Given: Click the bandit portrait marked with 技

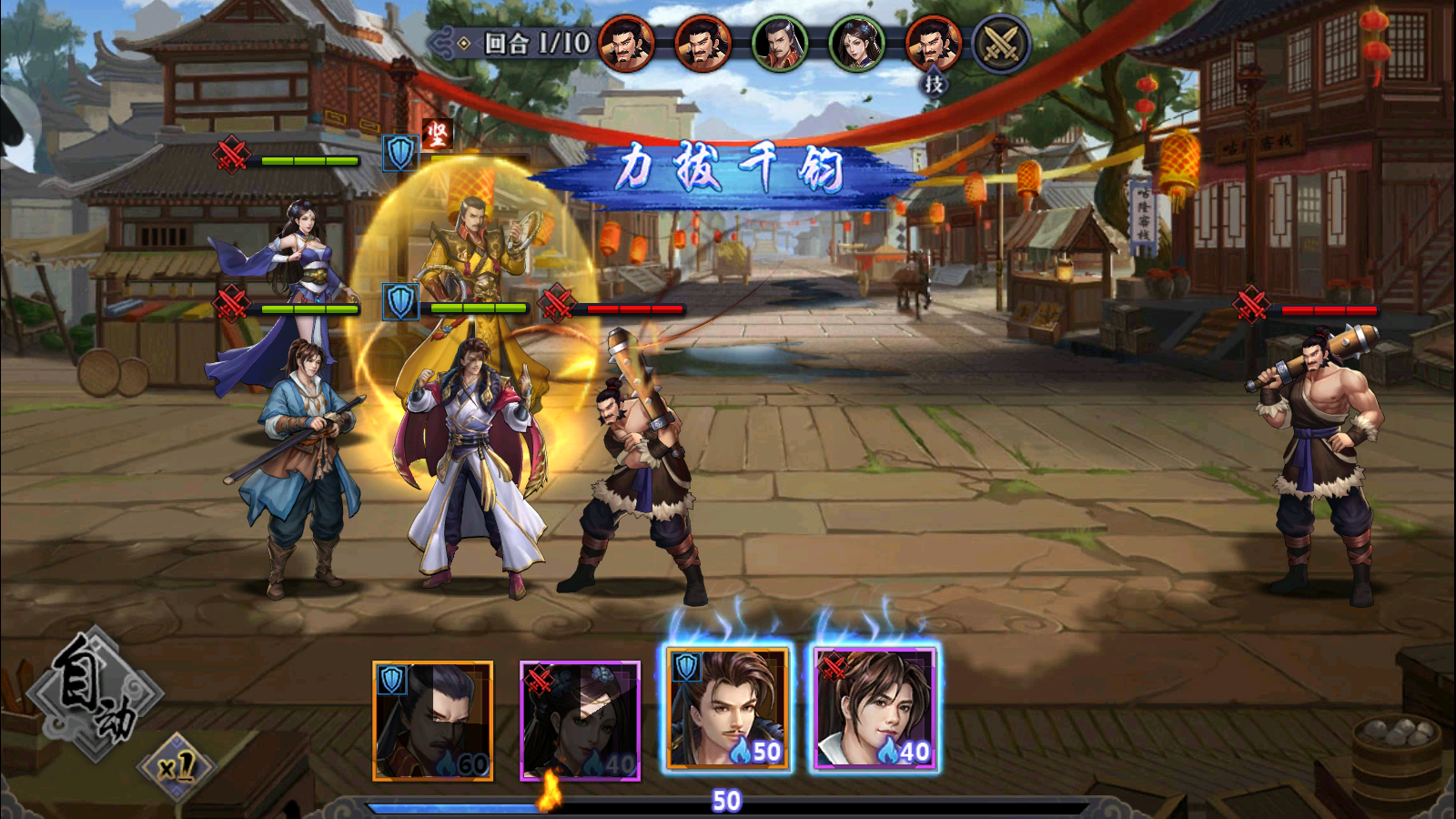Looking at the screenshot, I should (x=933, y=43).
